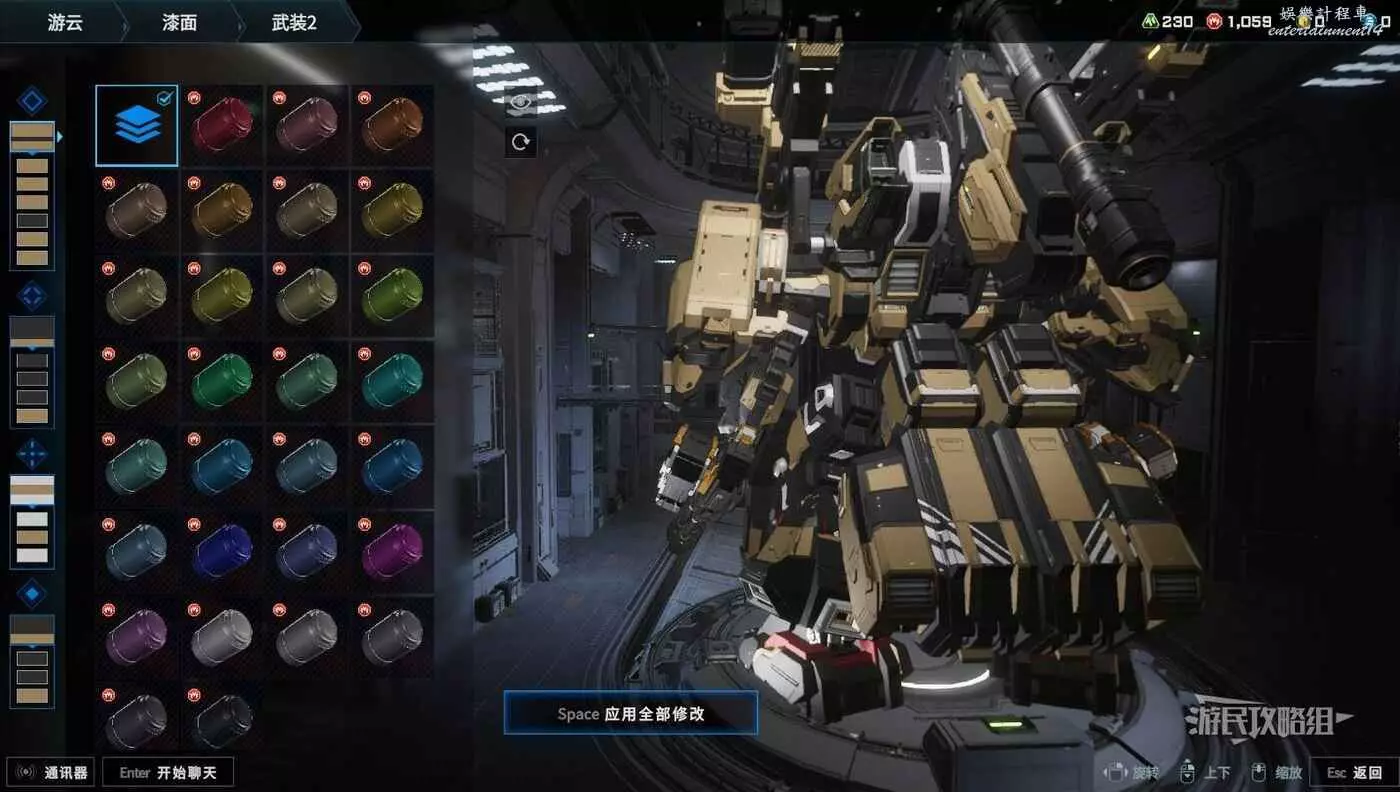Choose the stacked layers default paint tile

137,125
